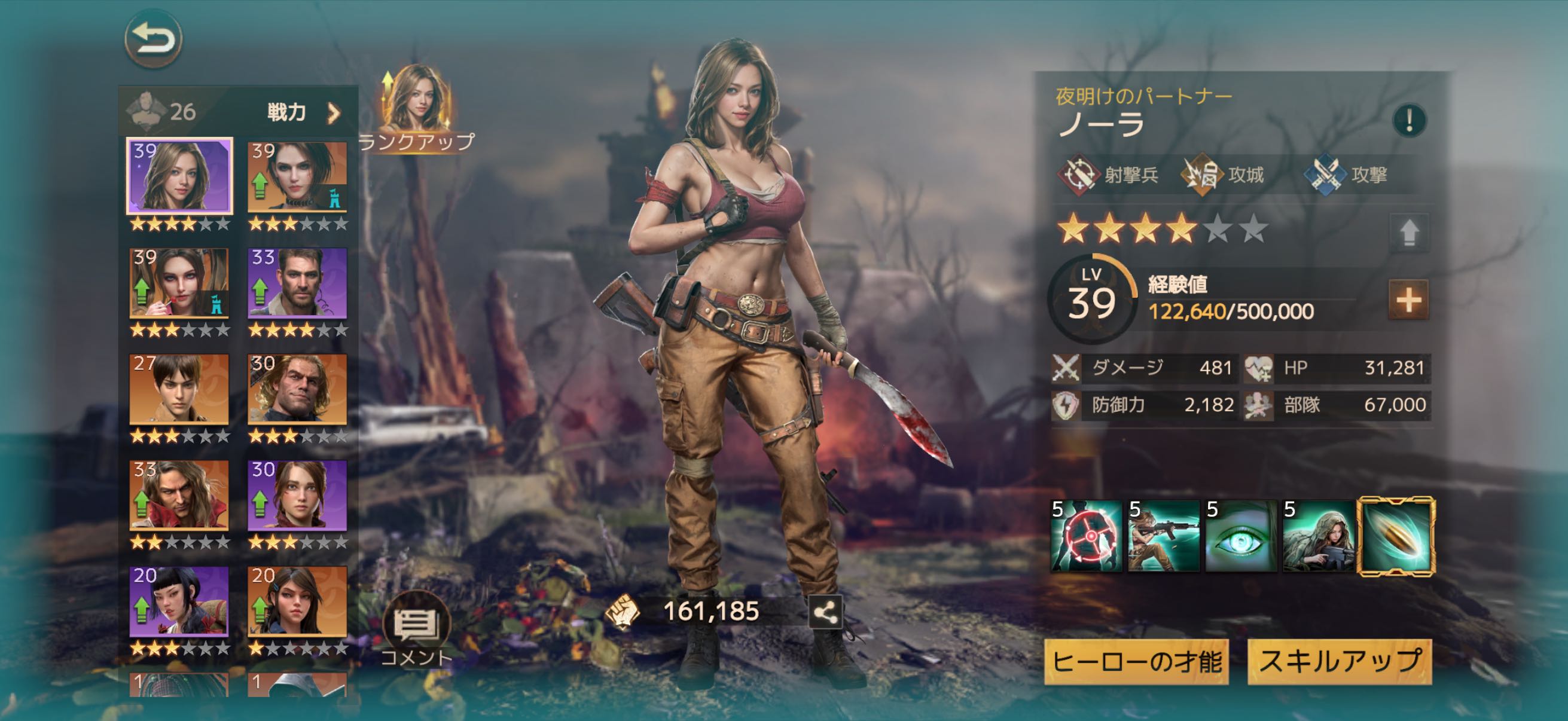Go back with the return arrow button
This screenshot has height=721, width=1568.
(153, 39)
